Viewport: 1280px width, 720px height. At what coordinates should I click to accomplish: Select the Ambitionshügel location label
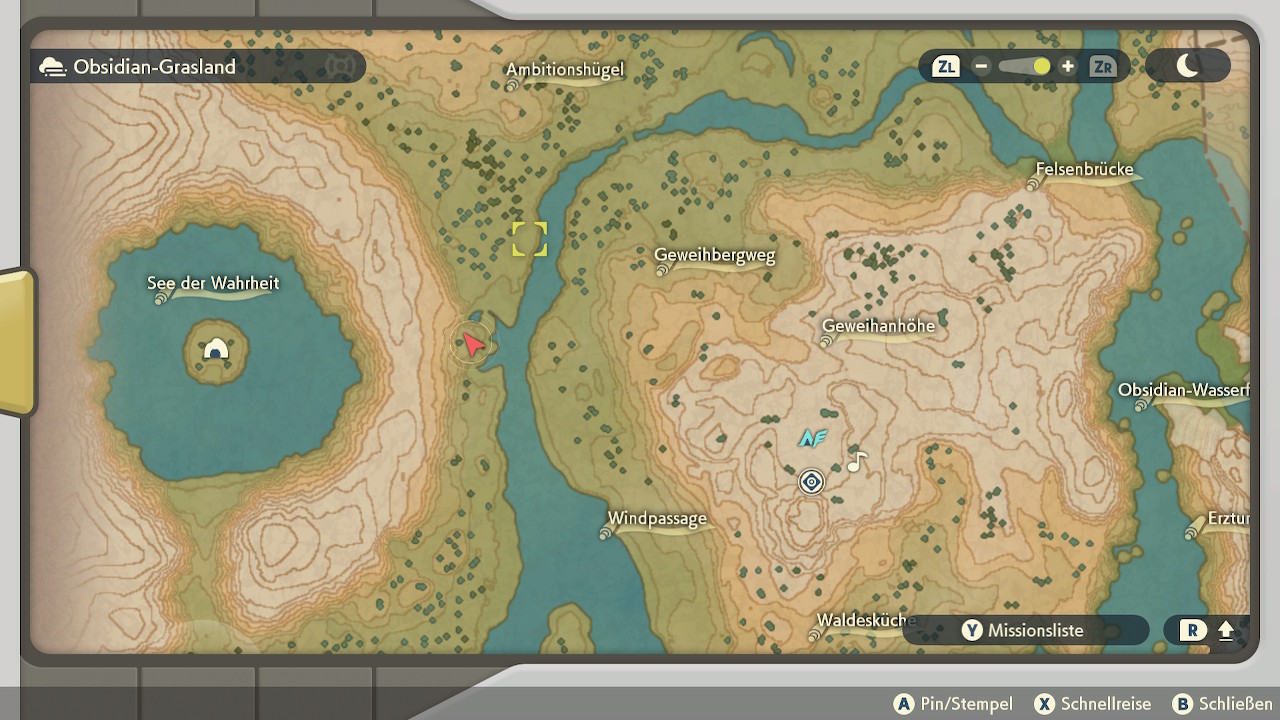coord(565,70)
